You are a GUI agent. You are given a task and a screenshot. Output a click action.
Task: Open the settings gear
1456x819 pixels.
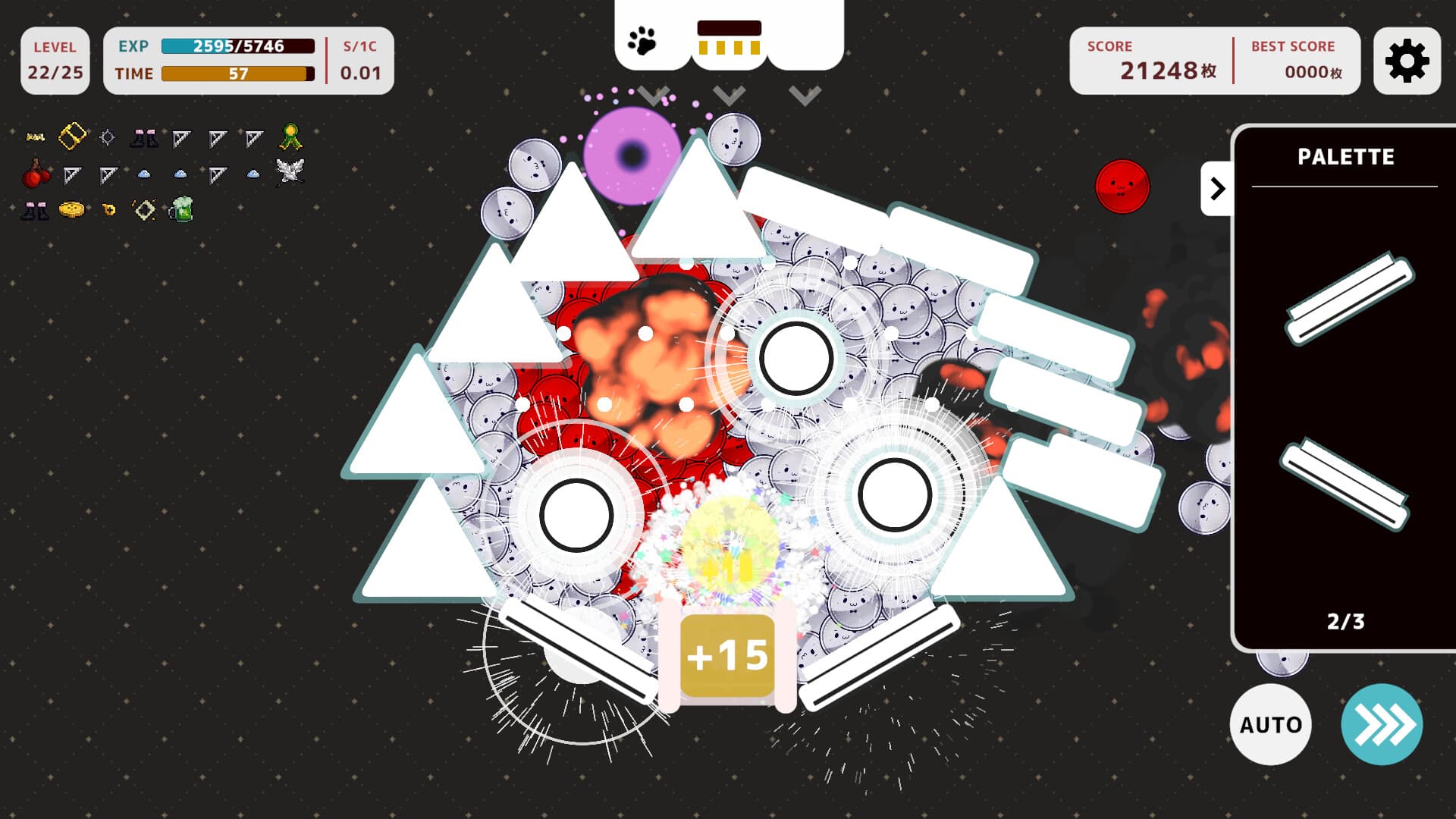1407,61
